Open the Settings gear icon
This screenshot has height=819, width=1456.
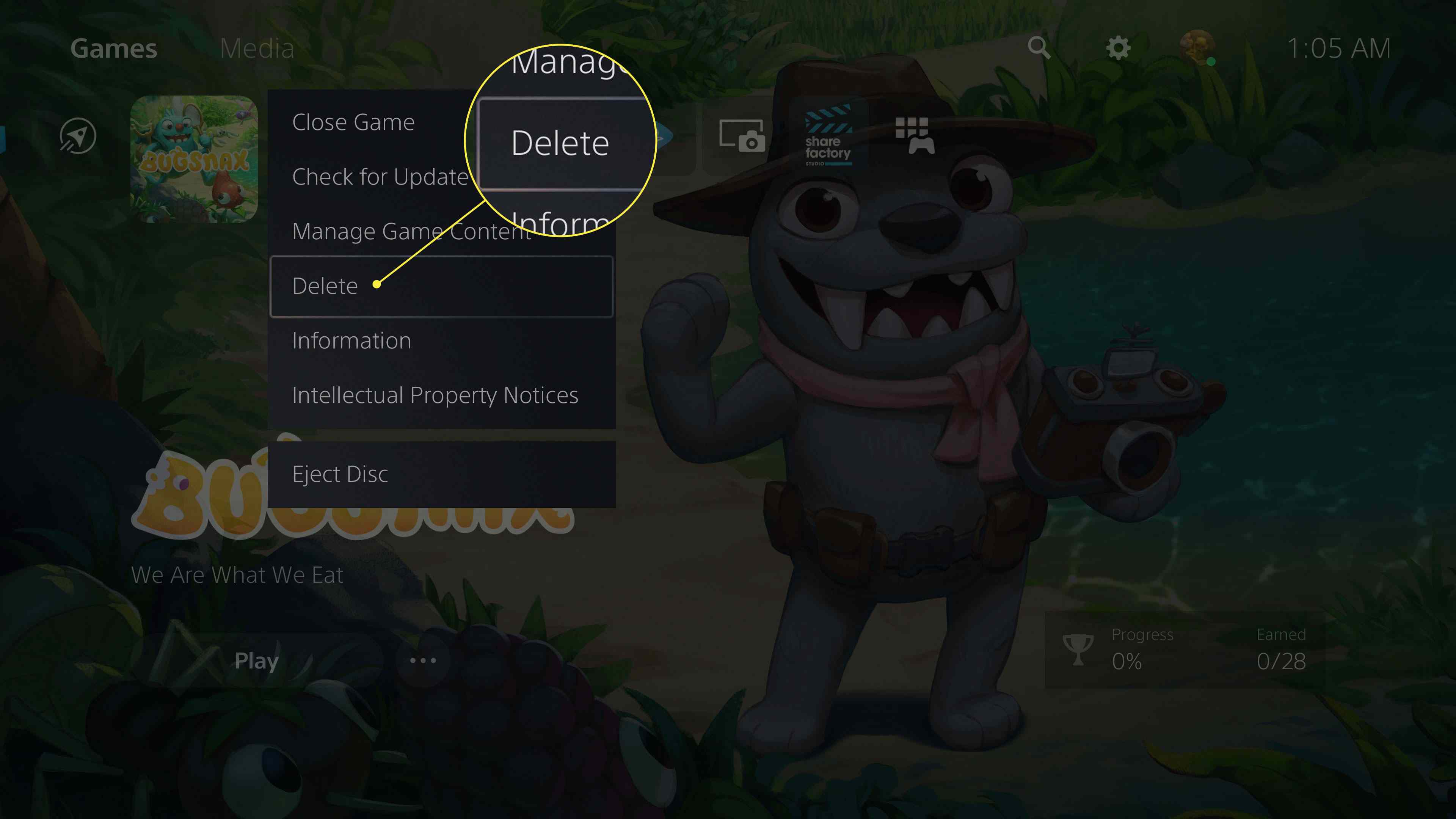1117,49
